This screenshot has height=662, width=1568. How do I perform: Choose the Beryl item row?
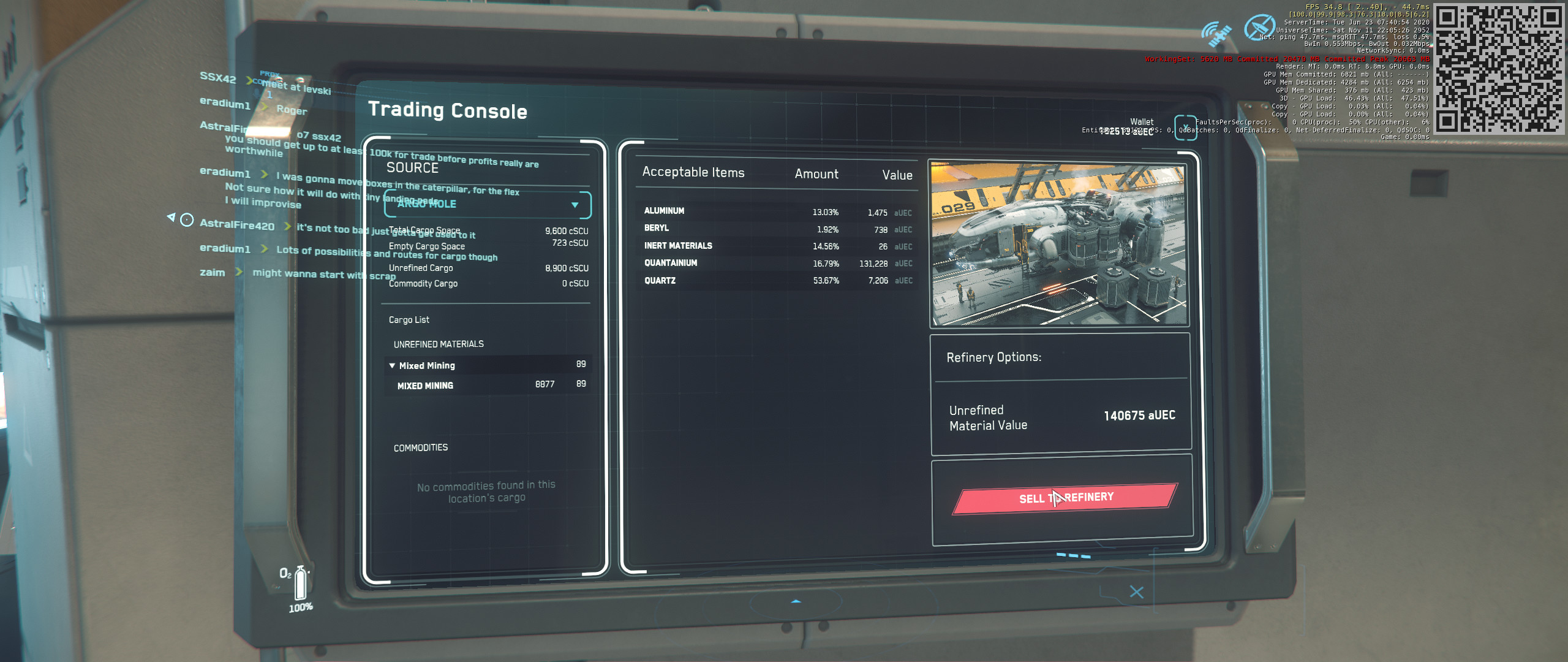(x=777, y=229)
